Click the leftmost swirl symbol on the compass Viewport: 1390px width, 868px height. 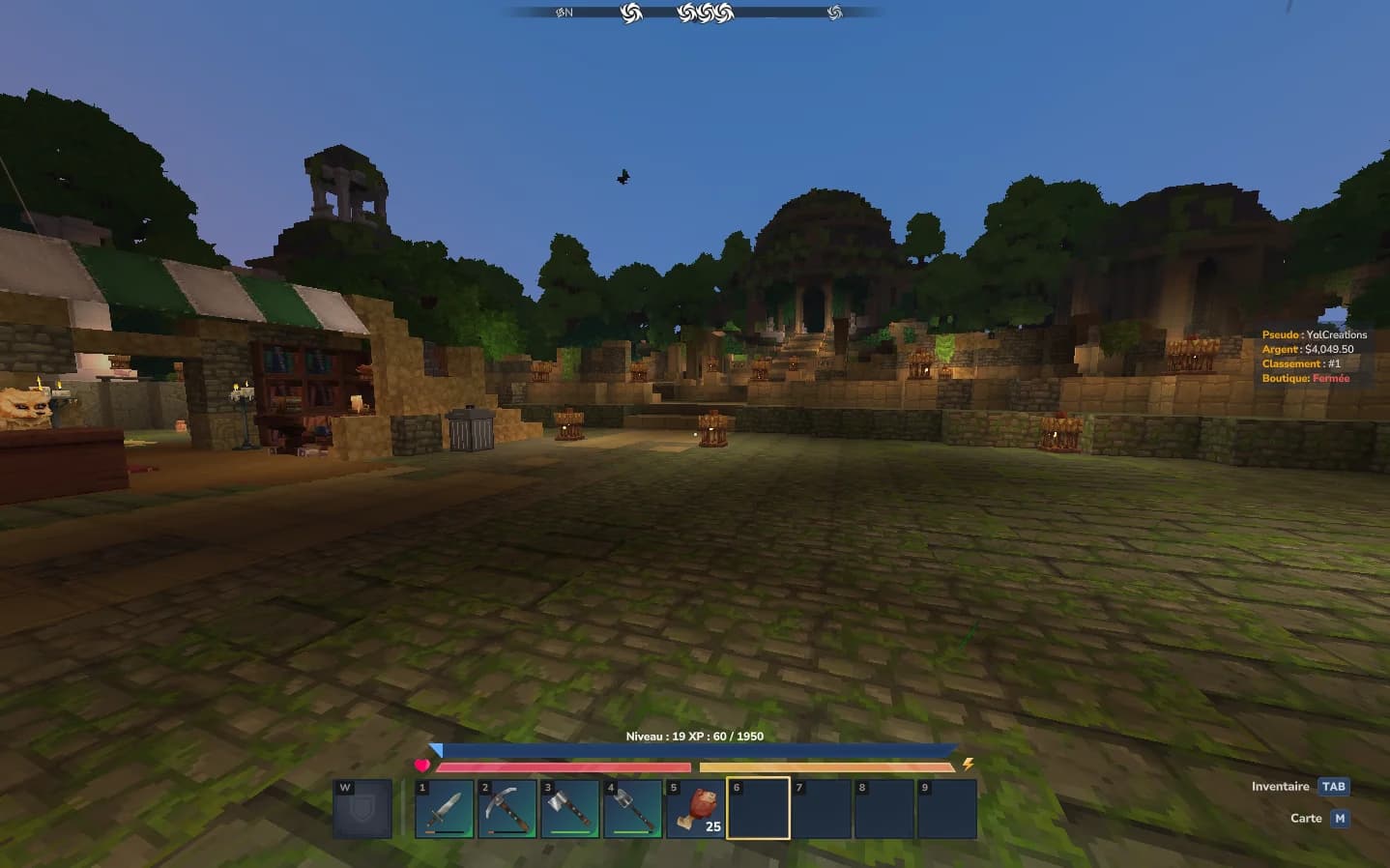[562, 12]
